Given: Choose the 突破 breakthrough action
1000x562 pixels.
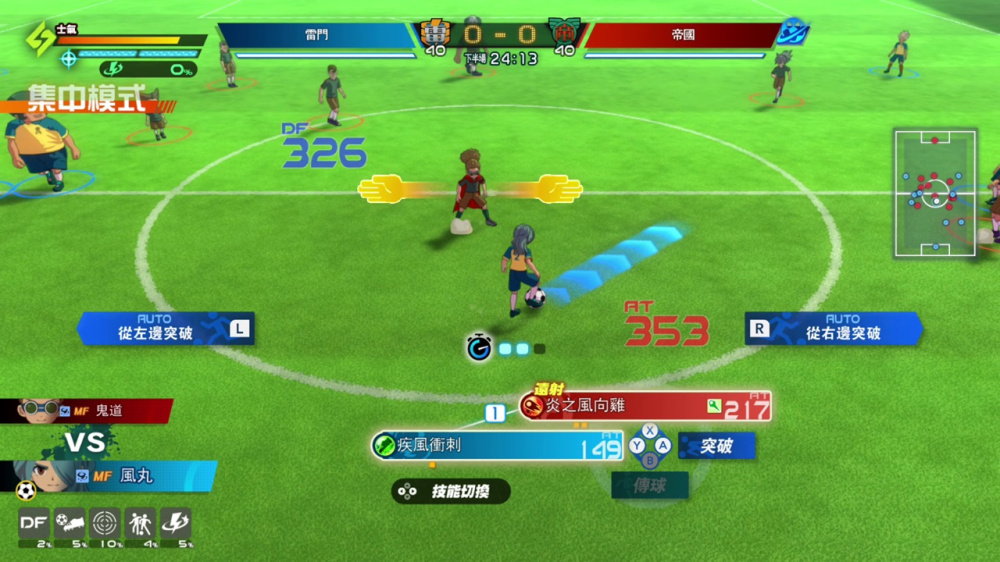Looking at the screenshot, I should coord(716,446).
